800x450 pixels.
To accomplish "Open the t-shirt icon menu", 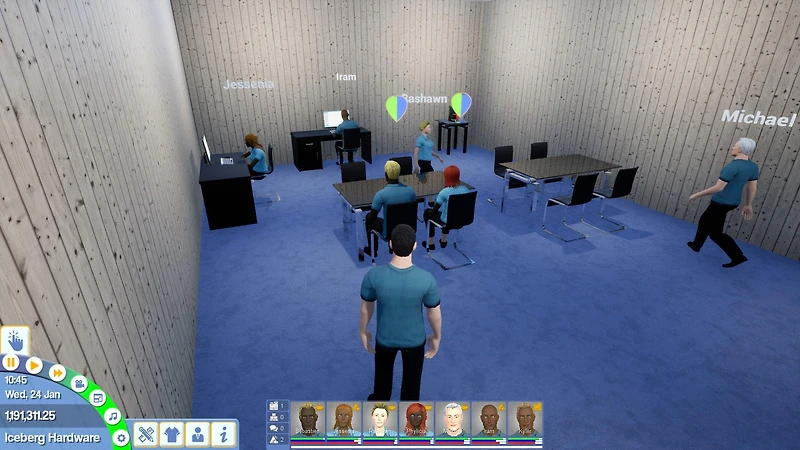I will [x=172, y=435].
